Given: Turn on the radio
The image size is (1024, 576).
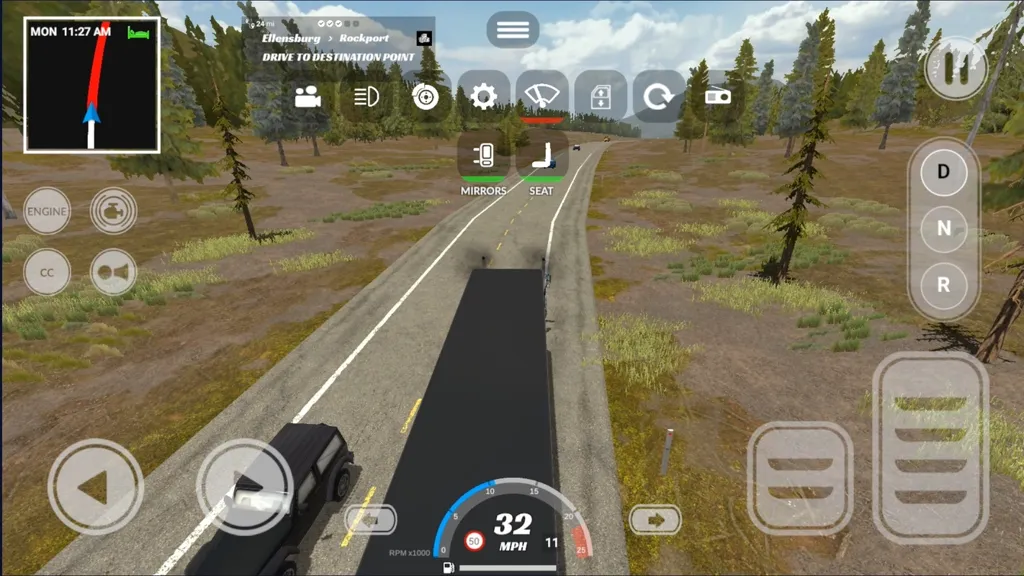Looking at the screenshot, I should tap(717, 97).
